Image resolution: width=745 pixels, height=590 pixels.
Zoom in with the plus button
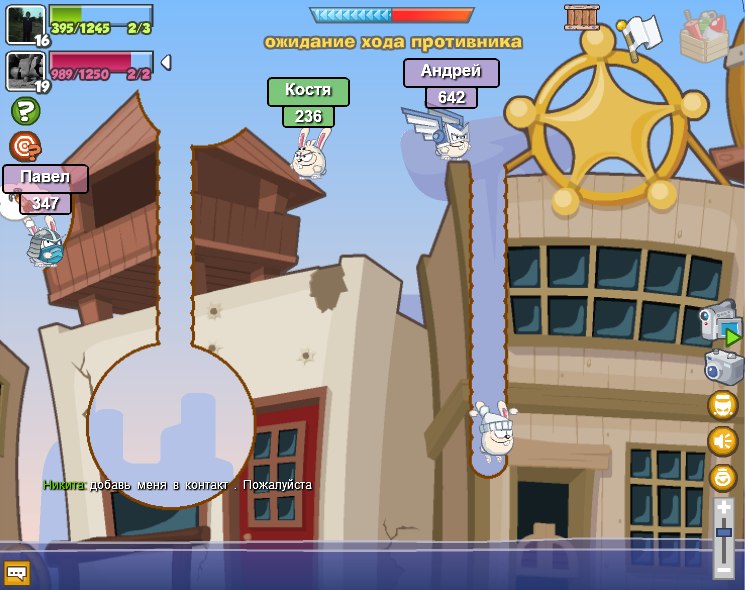tap(723, 509)
